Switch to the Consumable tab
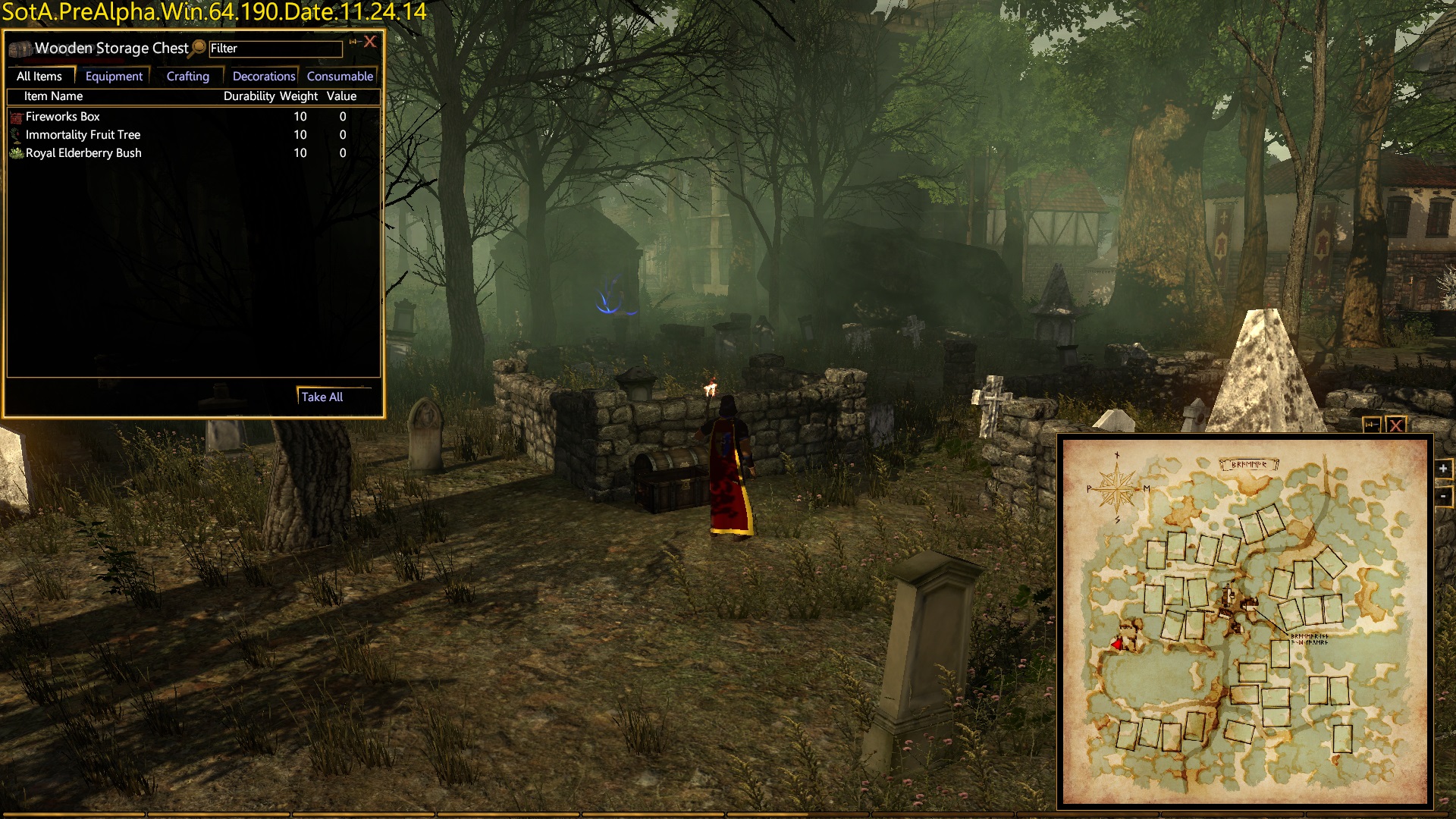Viewport: 1456px width, 819px height. [x=340, y=77]
